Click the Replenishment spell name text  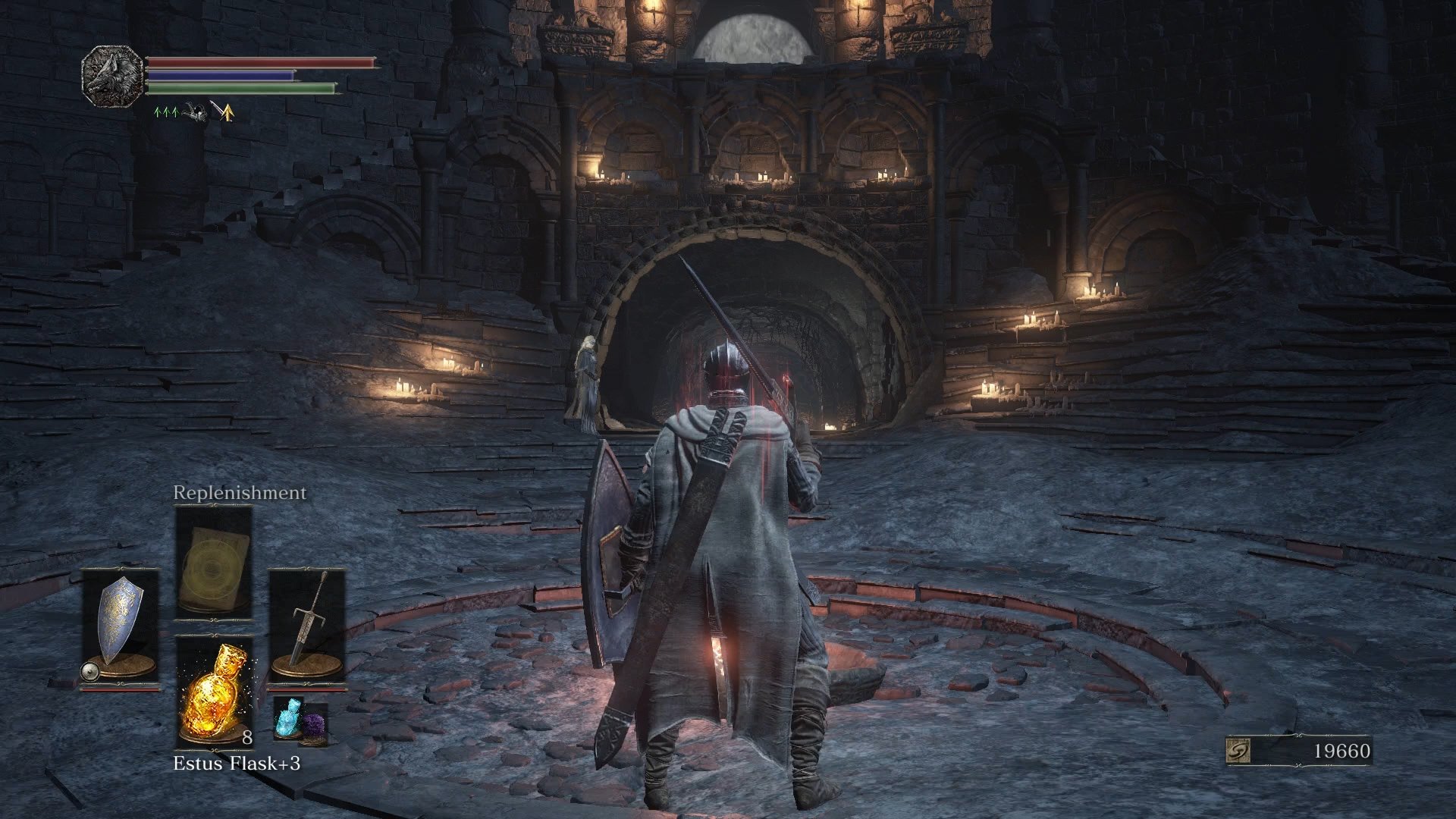pos(240,492)
